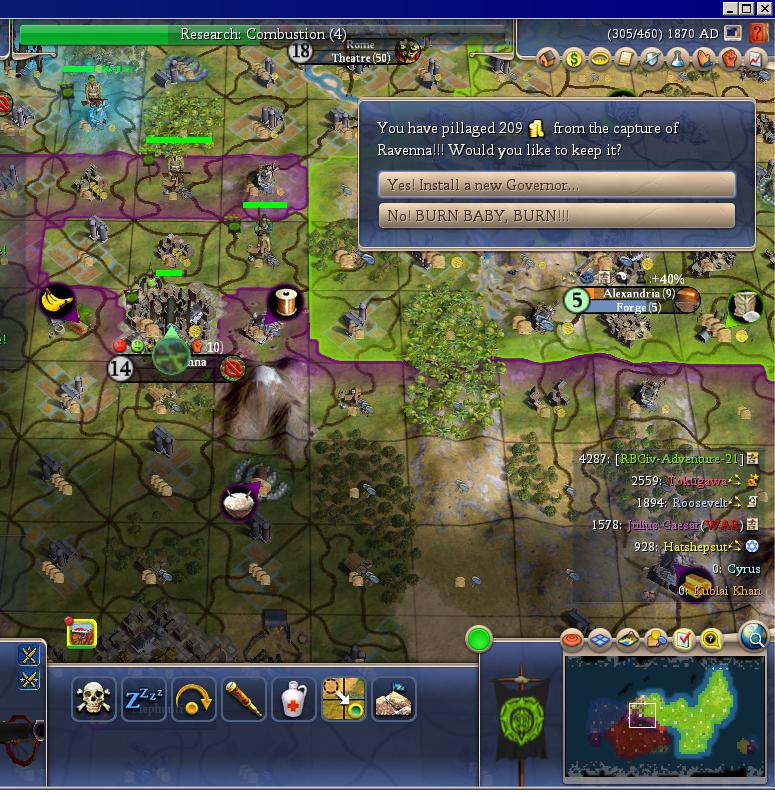The width and height of the screenshot is (775, 793).
Task: Close the game window
Action: coord(764,8)
